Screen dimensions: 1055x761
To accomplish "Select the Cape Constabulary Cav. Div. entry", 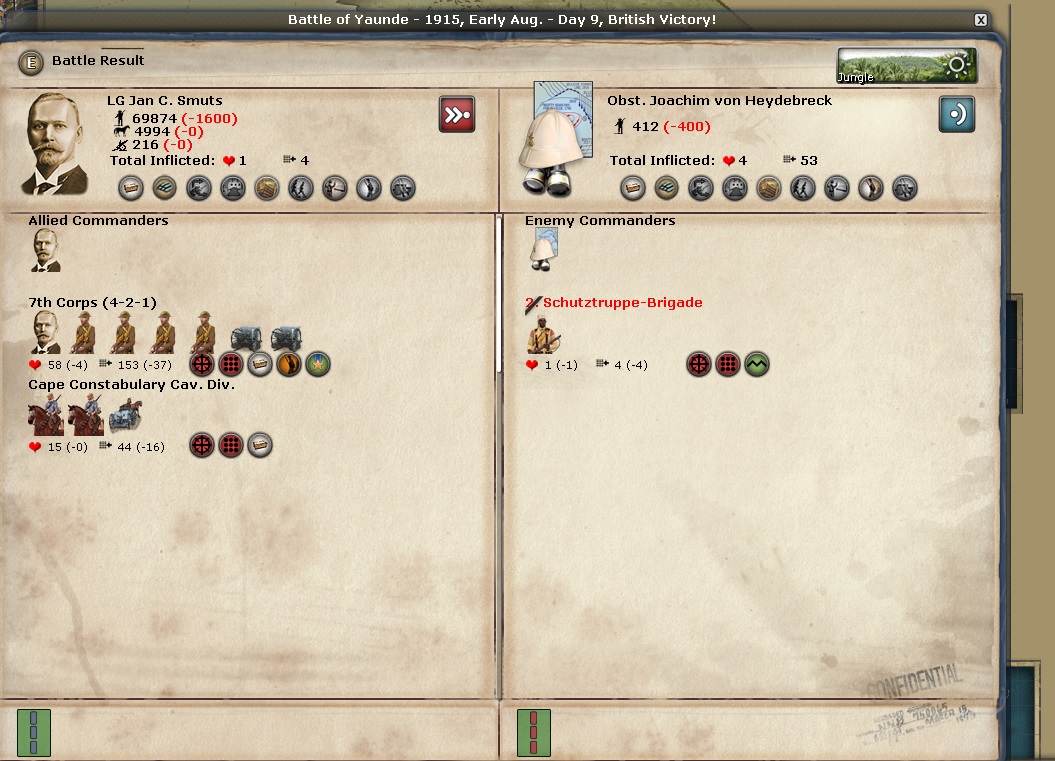I will point(131,384).
